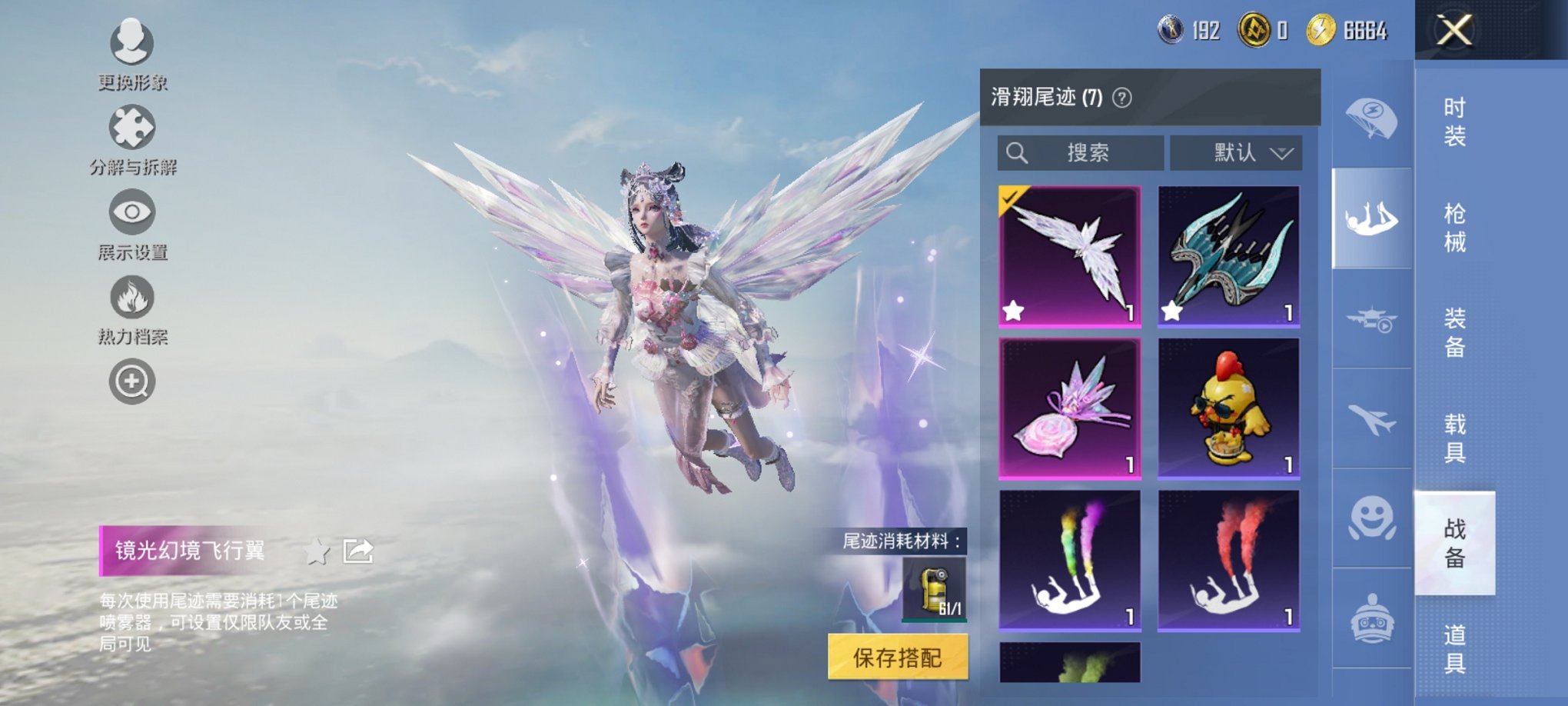
Task: Open the 默认 sorting dropdown
Action: pyautogui.click(x=1235, y=152)
